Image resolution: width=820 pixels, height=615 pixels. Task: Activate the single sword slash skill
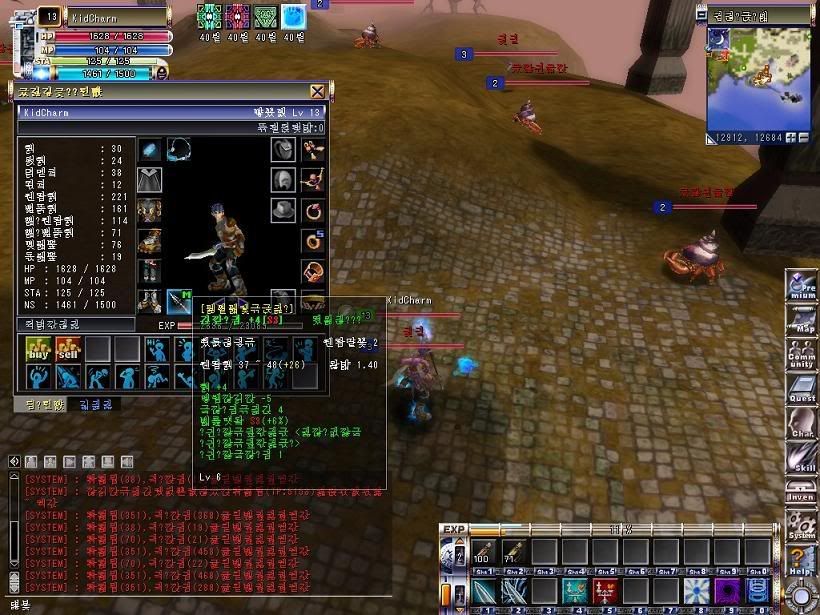coord(485,590)
